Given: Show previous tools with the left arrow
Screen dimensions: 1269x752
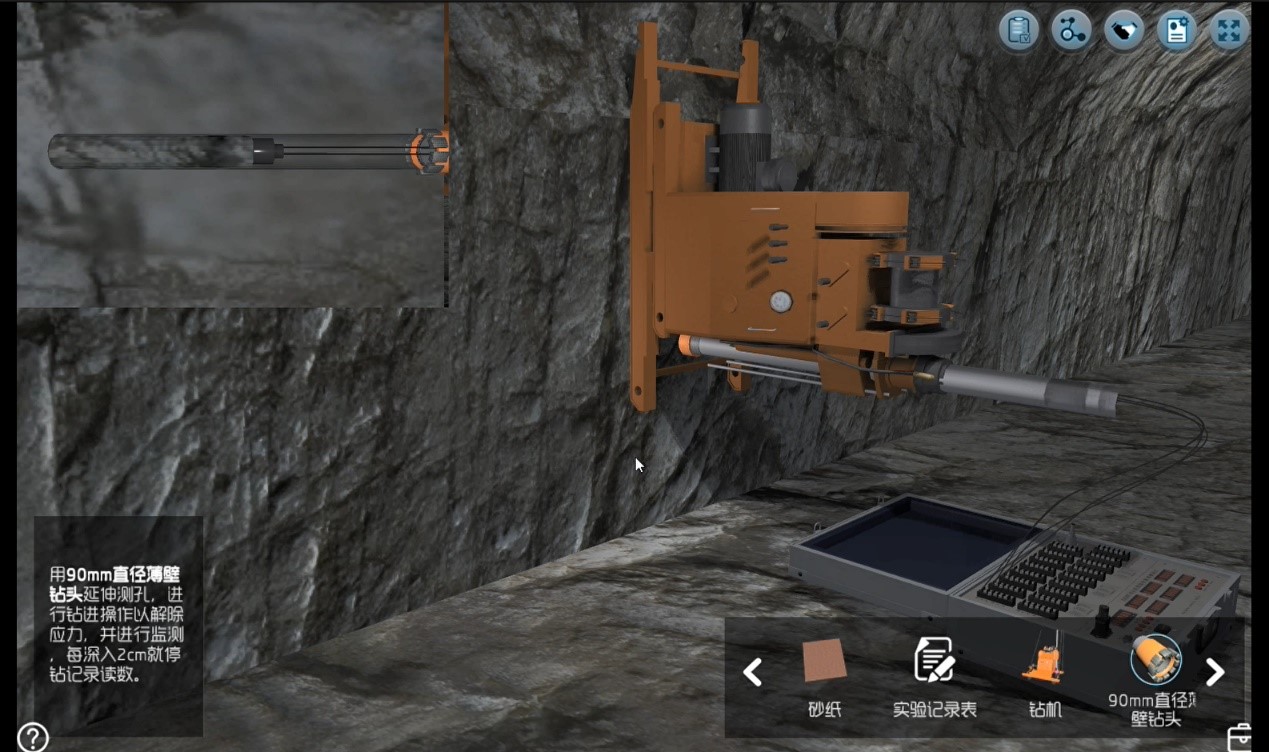Looking at the screenshot, I should pyautogui.click(x=753, y=672).
